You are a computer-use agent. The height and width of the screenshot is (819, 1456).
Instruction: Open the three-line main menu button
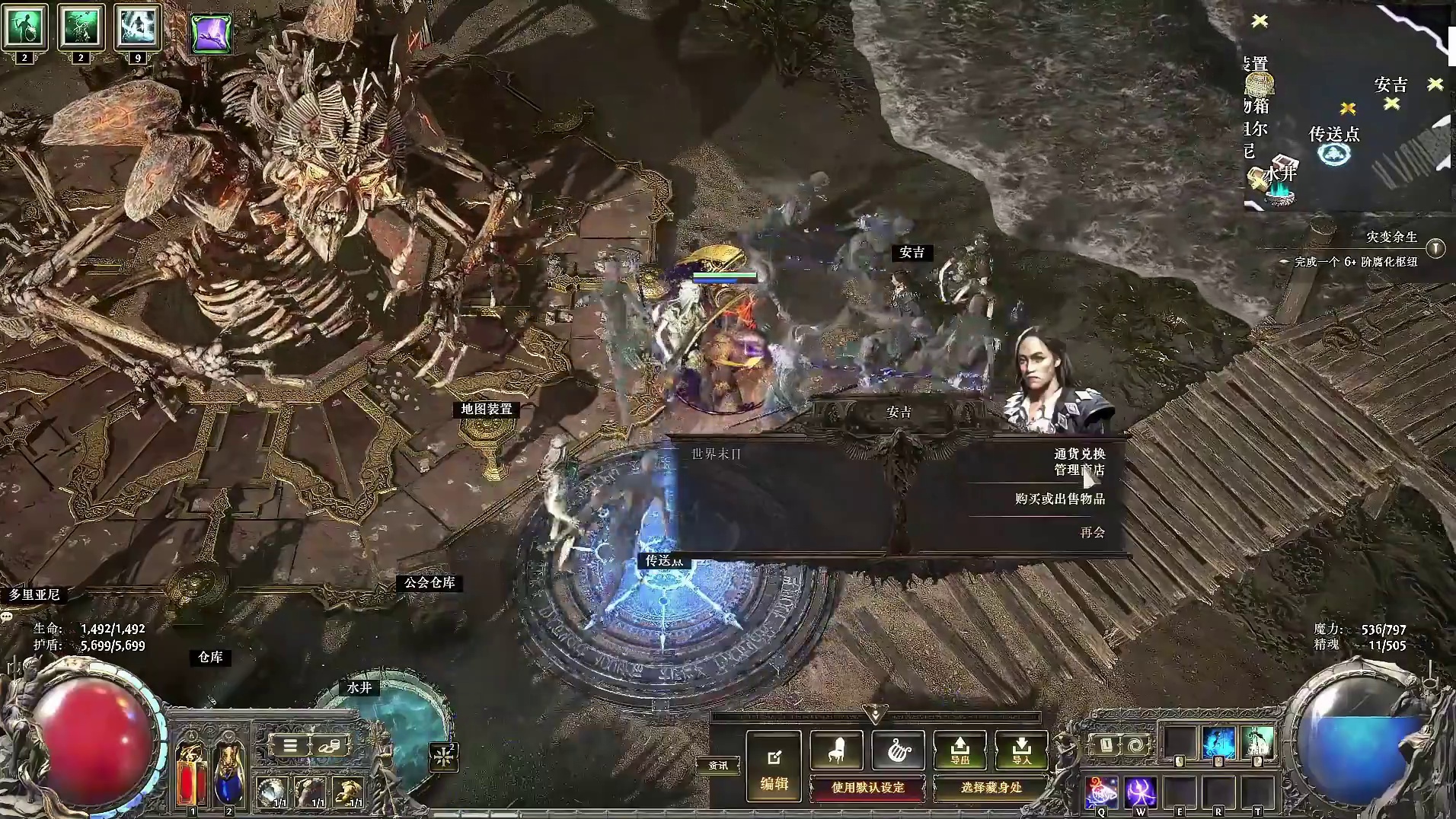coord(290,746)
